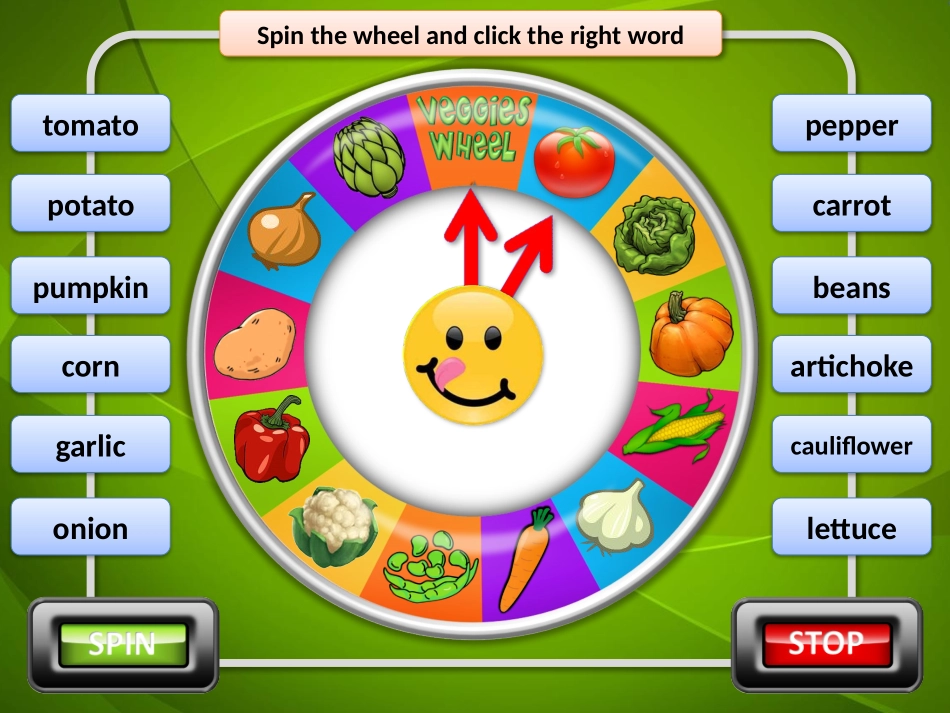Select the potato word button

[x=91, y=205]
